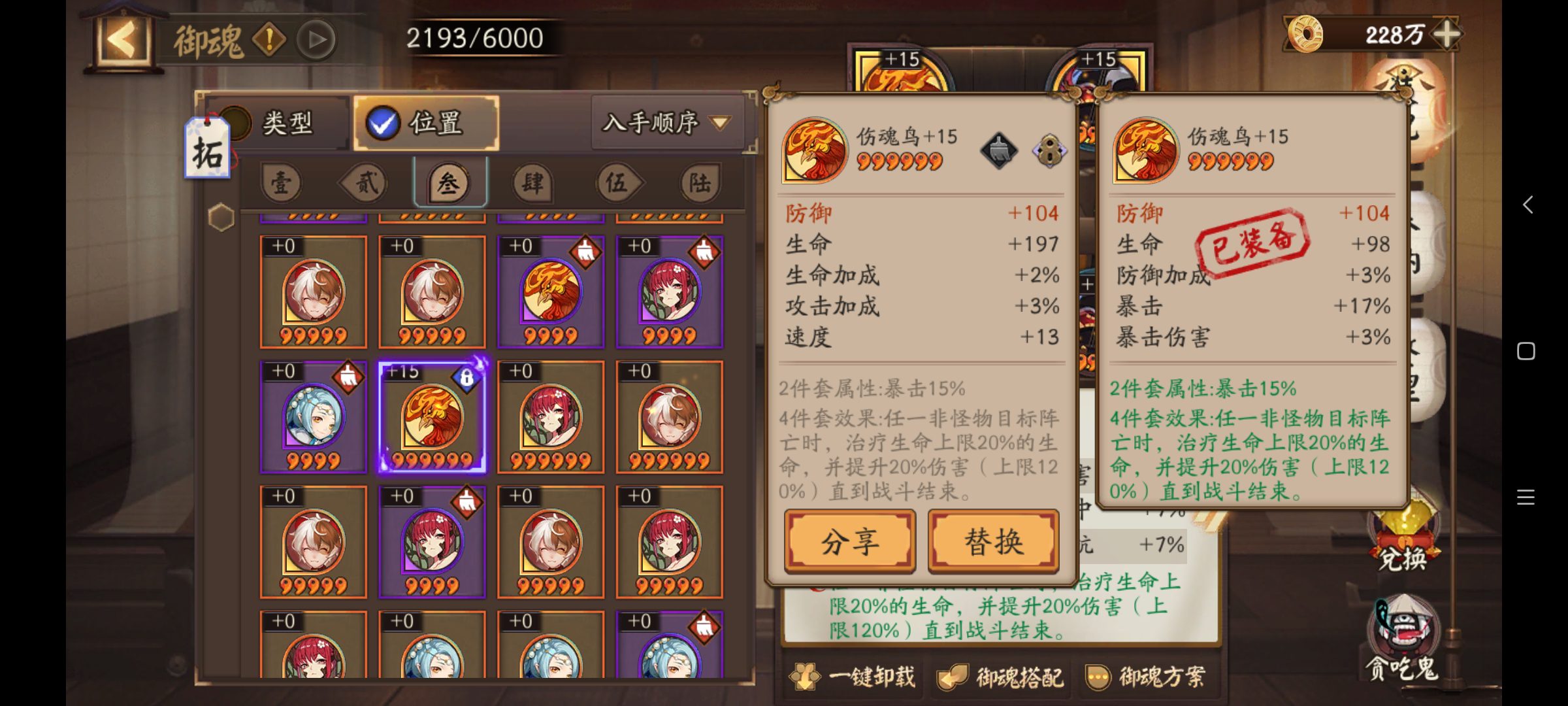Replace equipped soul with 替换 button

993,541
